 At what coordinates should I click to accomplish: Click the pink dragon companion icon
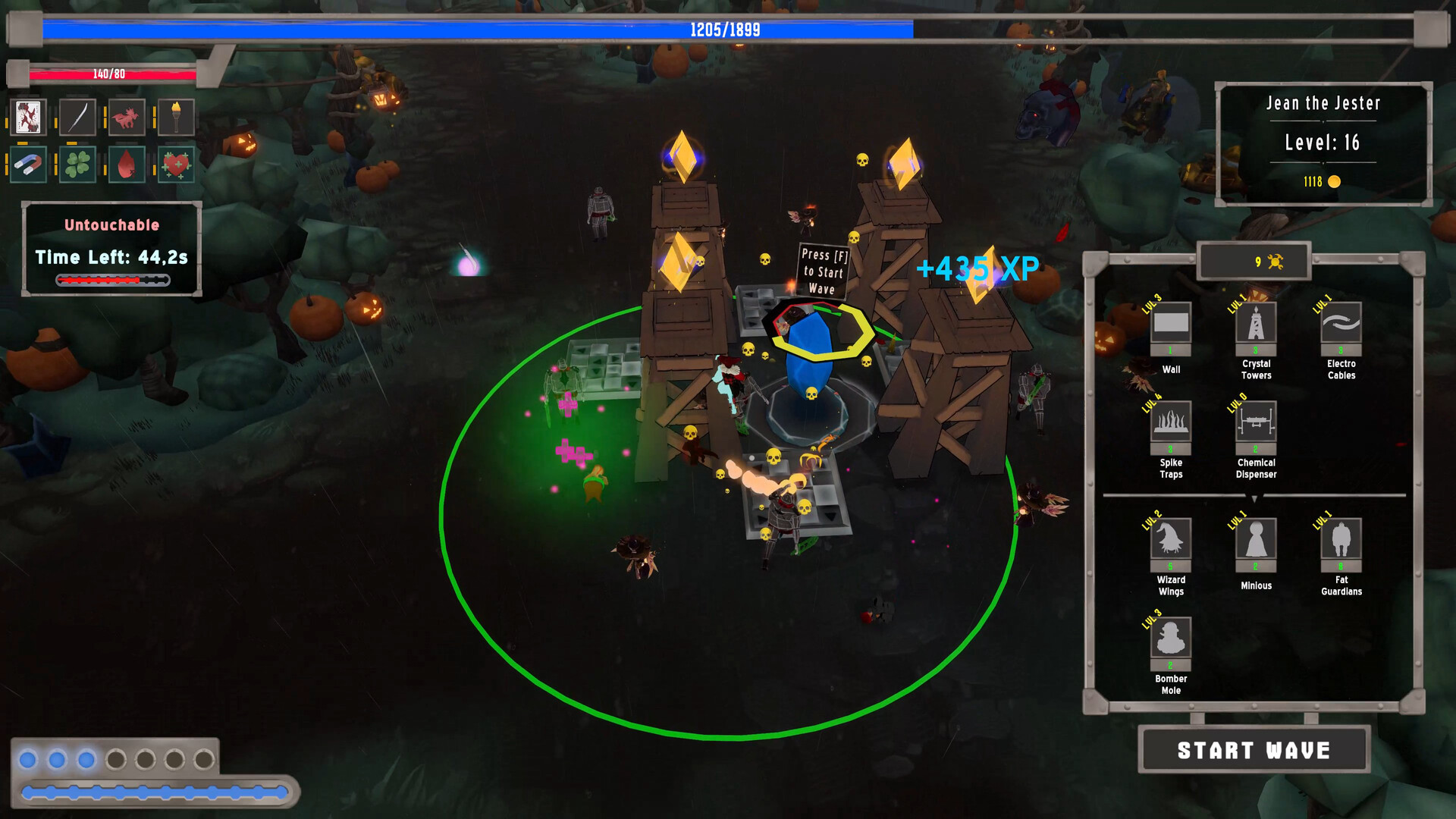click(126, 118)
